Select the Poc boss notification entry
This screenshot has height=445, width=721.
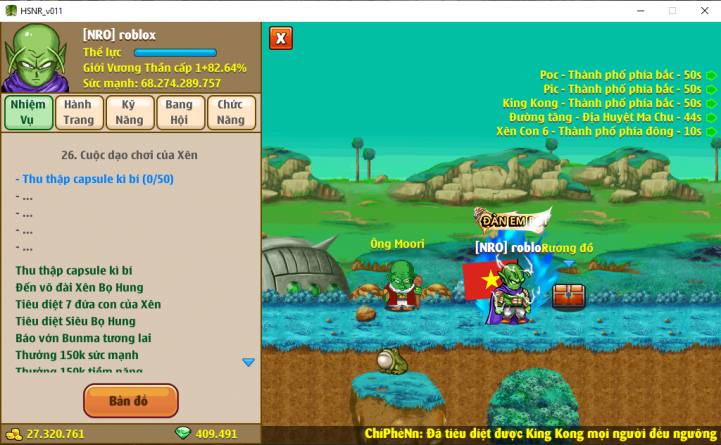(620, 75)
